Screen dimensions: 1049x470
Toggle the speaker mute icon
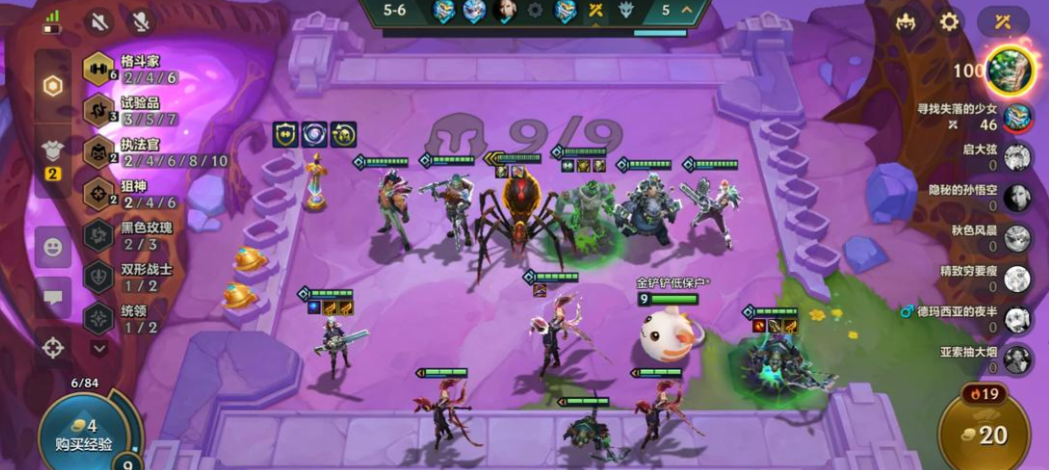(x=100, y=22)
